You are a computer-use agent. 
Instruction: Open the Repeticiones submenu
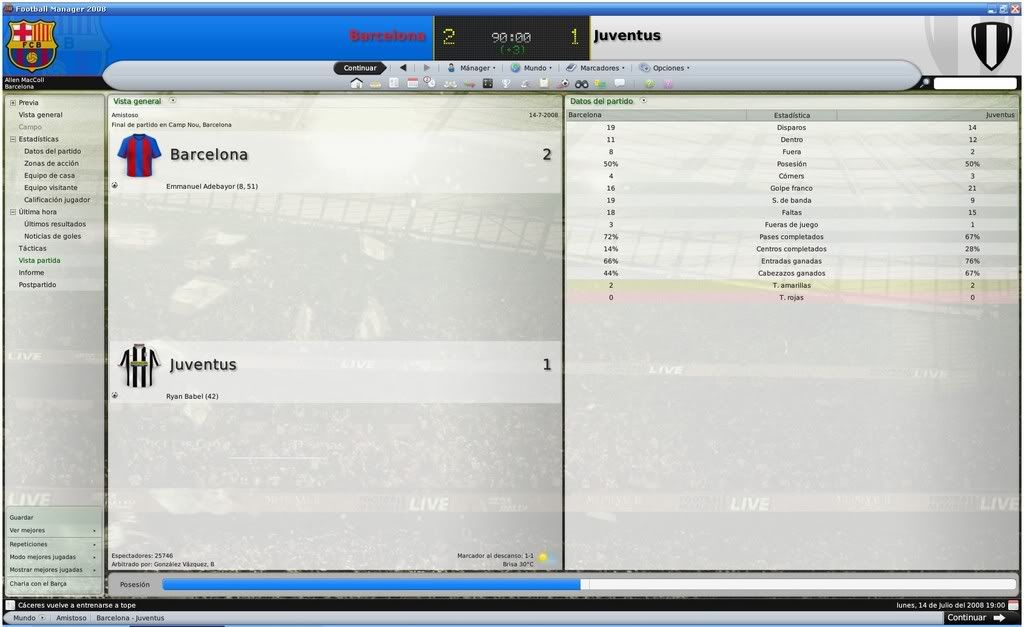(28, 544)
